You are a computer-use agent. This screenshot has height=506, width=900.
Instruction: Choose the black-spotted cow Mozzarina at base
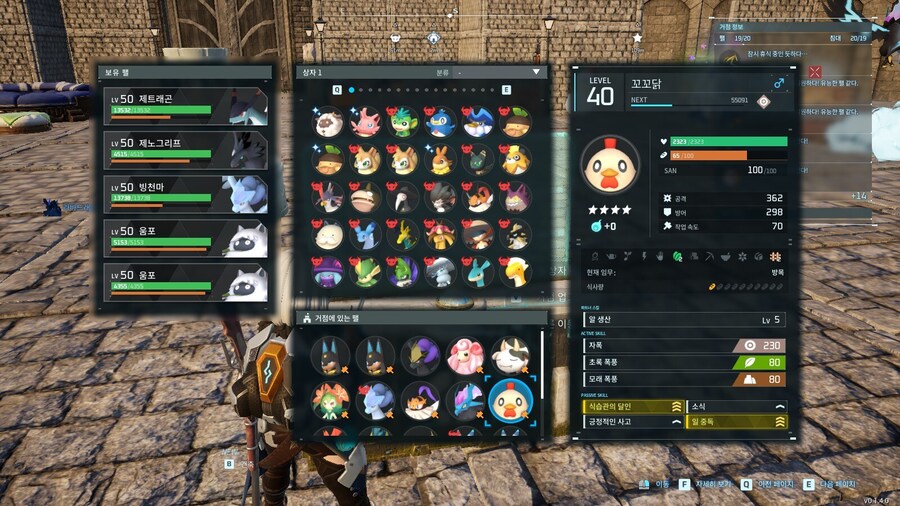pos(510,356)
